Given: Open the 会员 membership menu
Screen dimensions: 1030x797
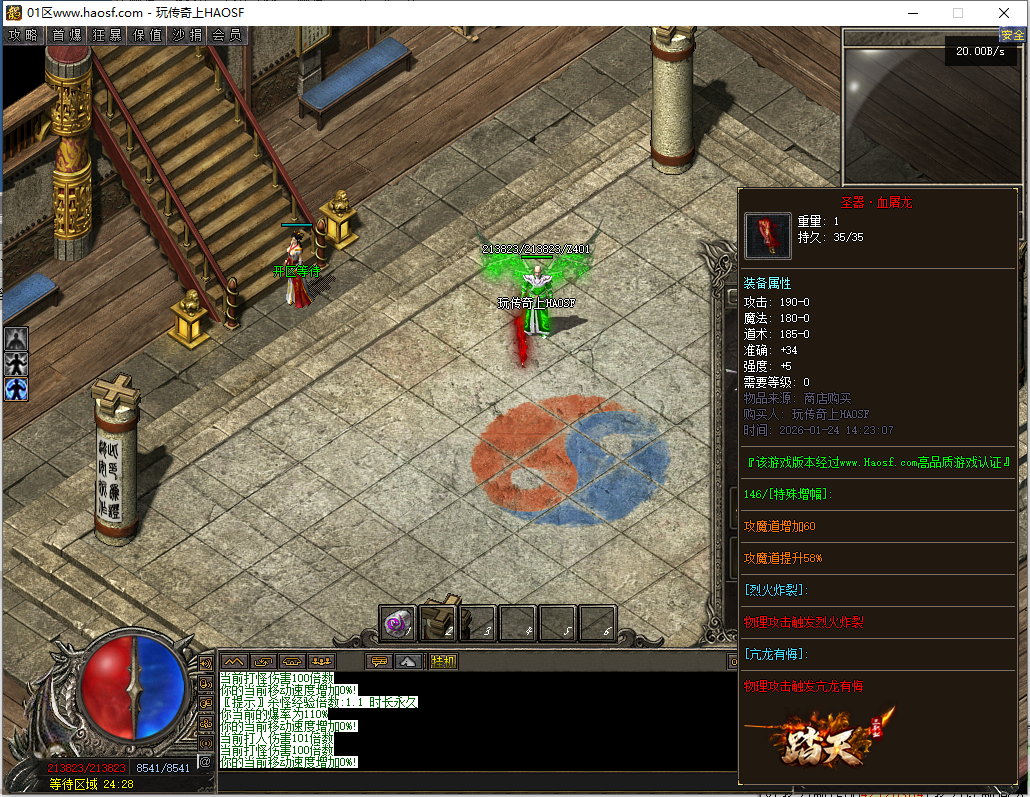Looking at the screenshot, I should click(227, 35).
